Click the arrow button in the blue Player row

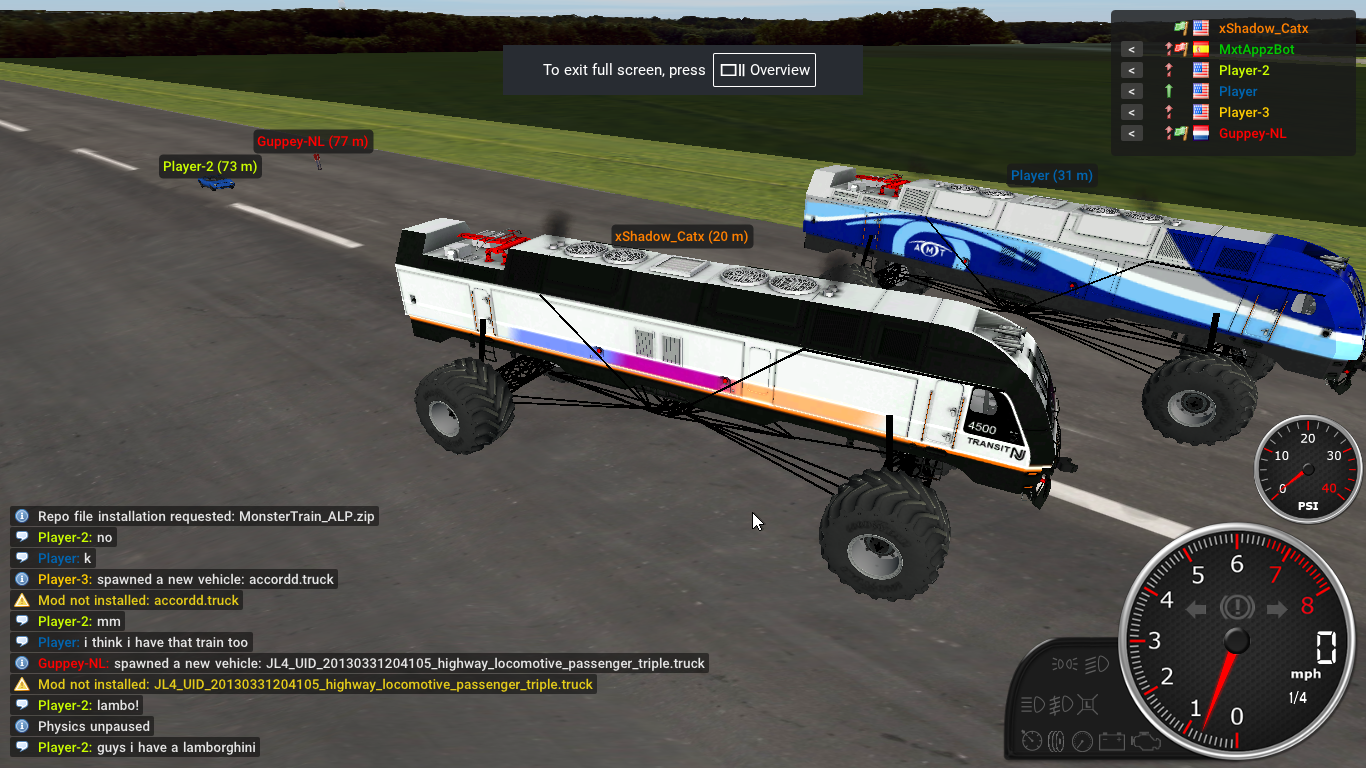pos(1131,92)
